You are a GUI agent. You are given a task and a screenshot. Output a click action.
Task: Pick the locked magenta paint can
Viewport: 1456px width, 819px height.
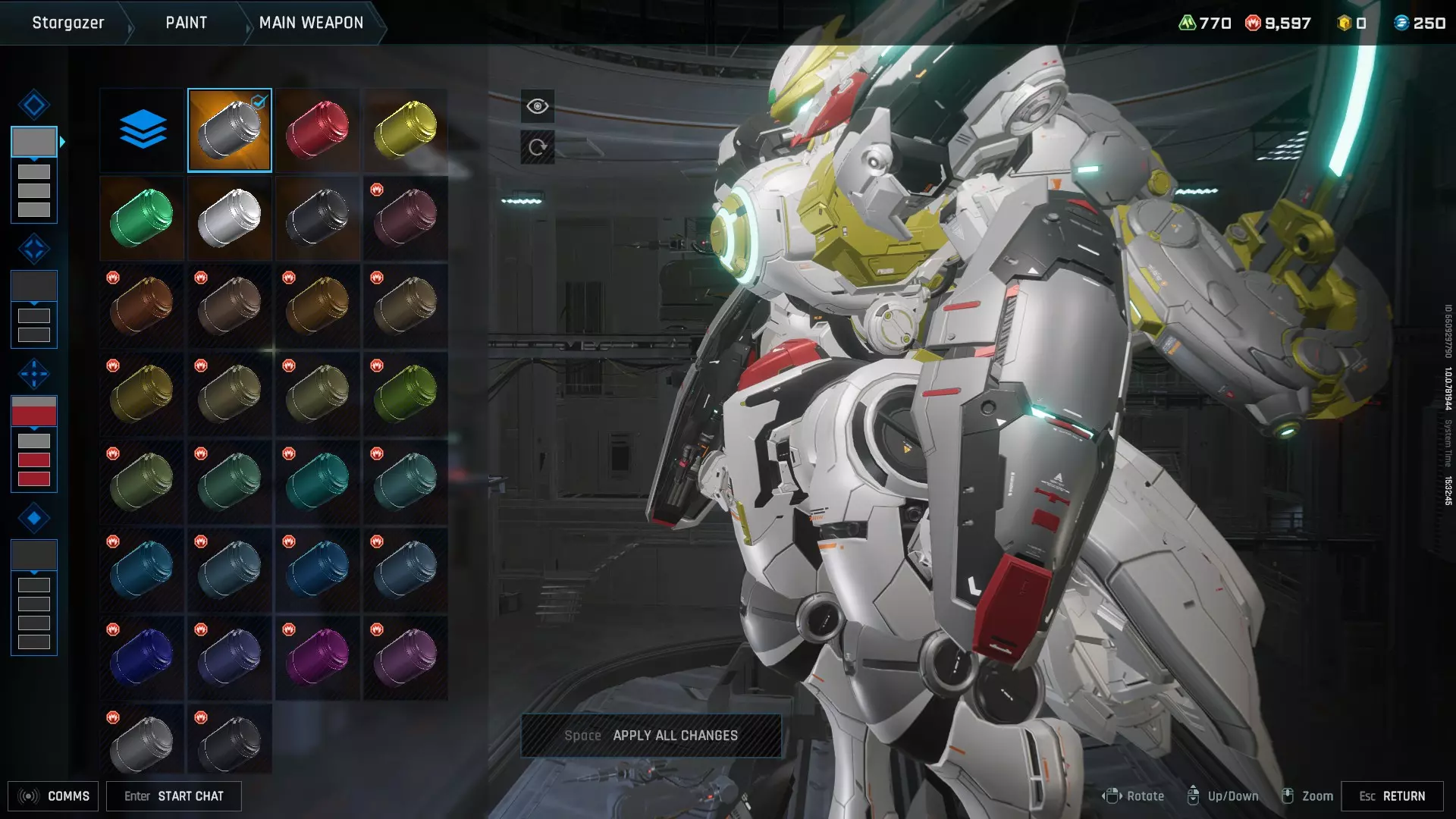[x=317, y=657]
